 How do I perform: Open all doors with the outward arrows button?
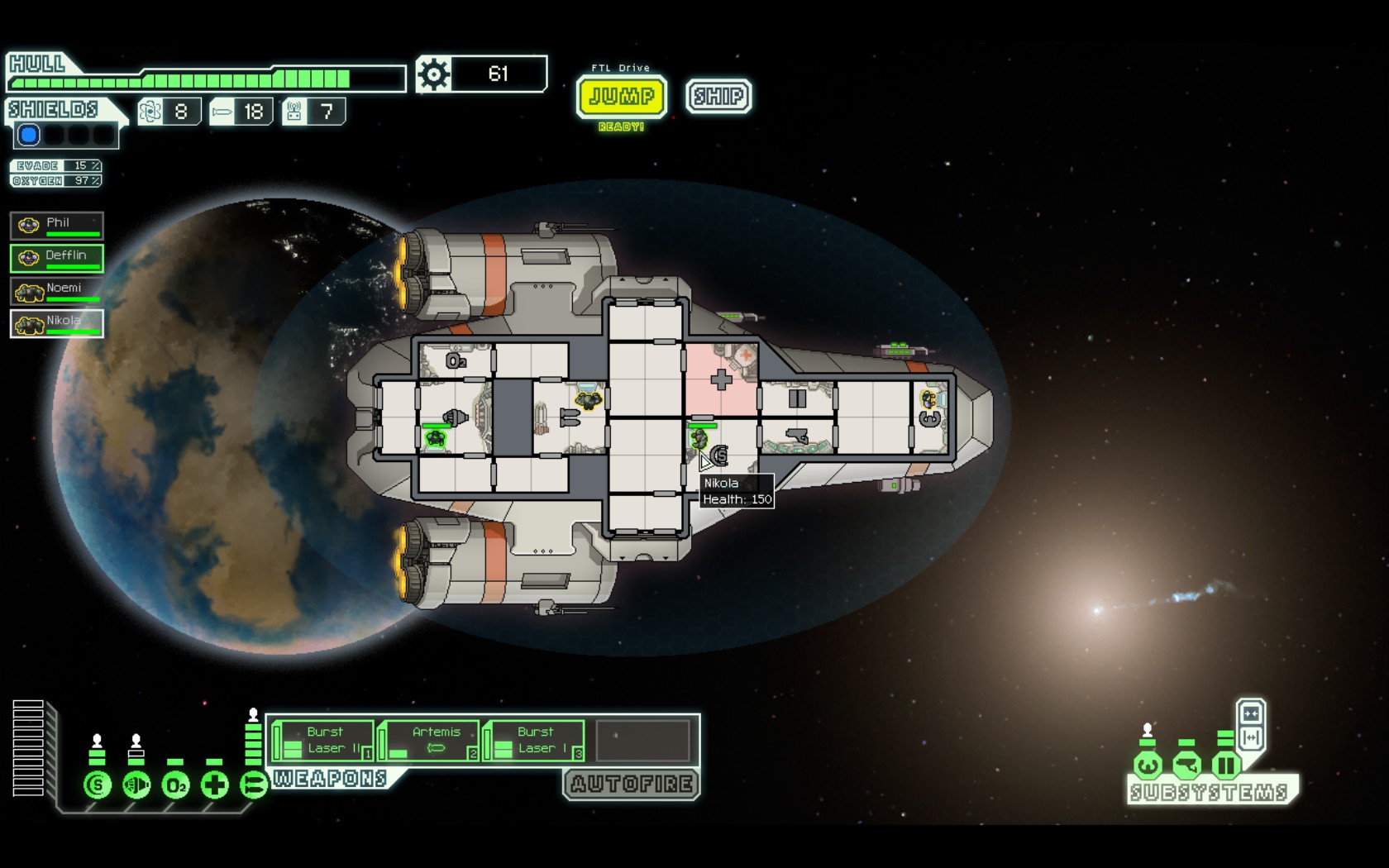1251,737
